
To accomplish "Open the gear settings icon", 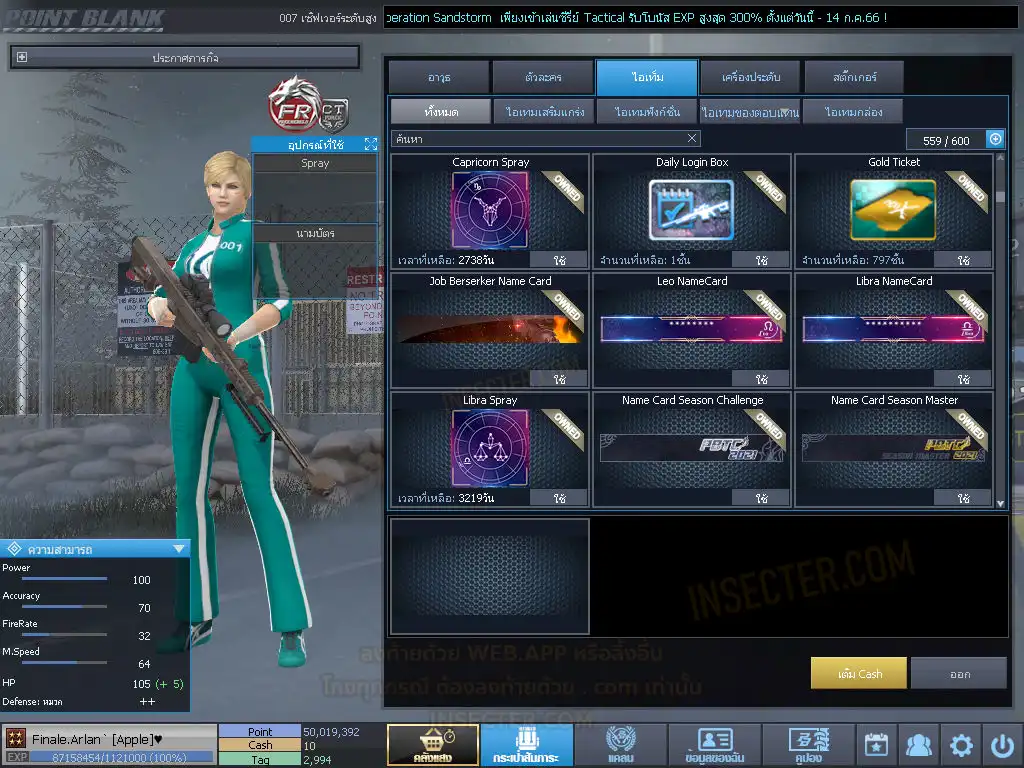I will [x=961, y=745].
